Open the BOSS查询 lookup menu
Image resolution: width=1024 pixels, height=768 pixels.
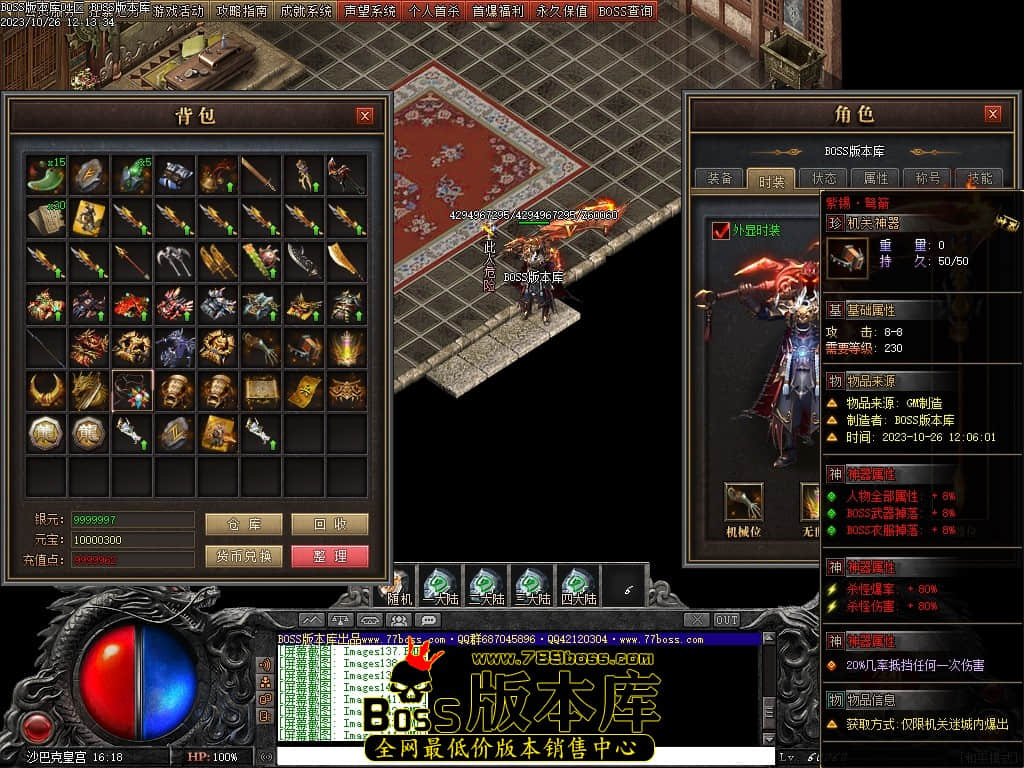(625, 11)
